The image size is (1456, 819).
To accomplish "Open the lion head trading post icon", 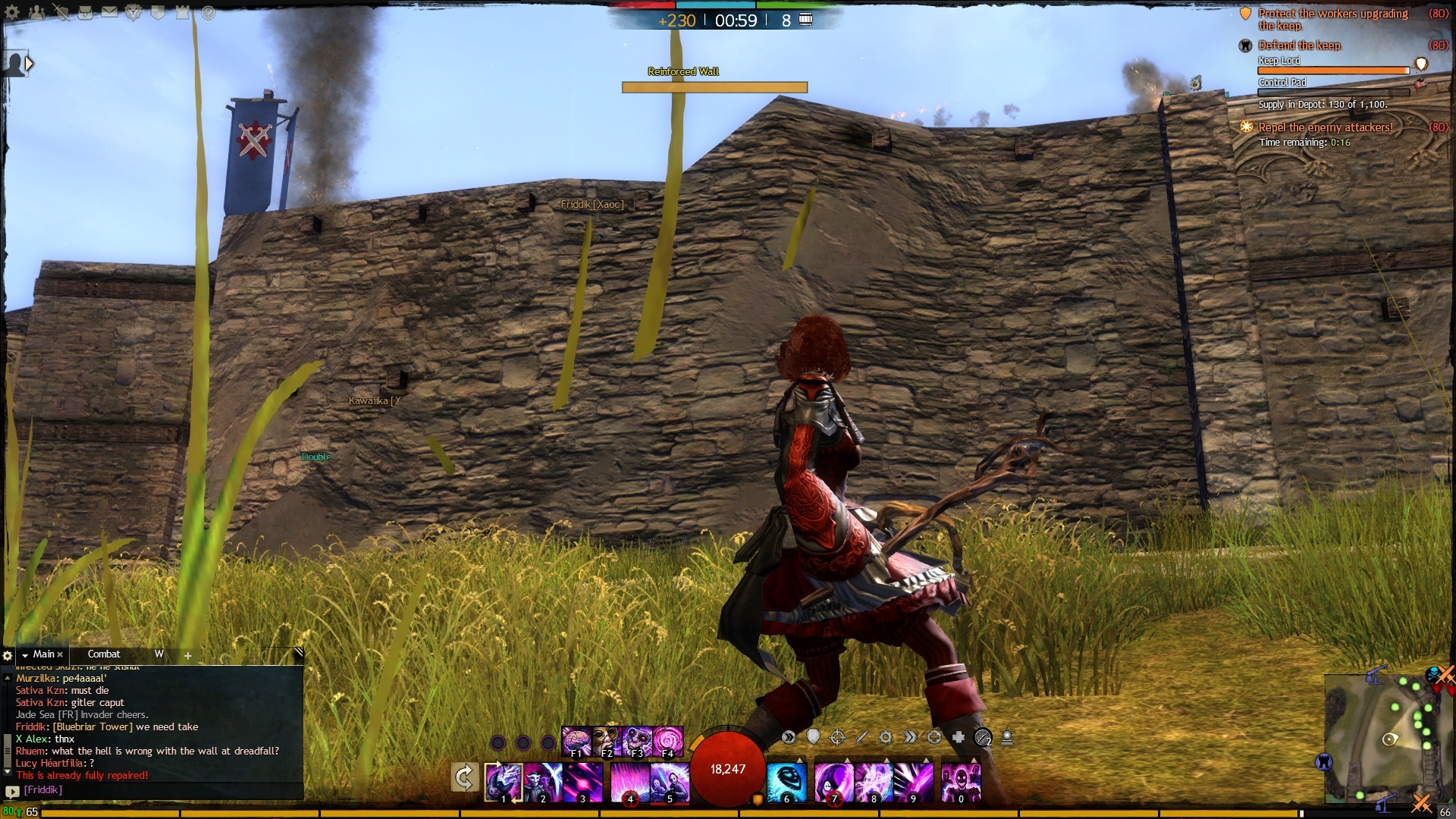I will tap(133, 12).
